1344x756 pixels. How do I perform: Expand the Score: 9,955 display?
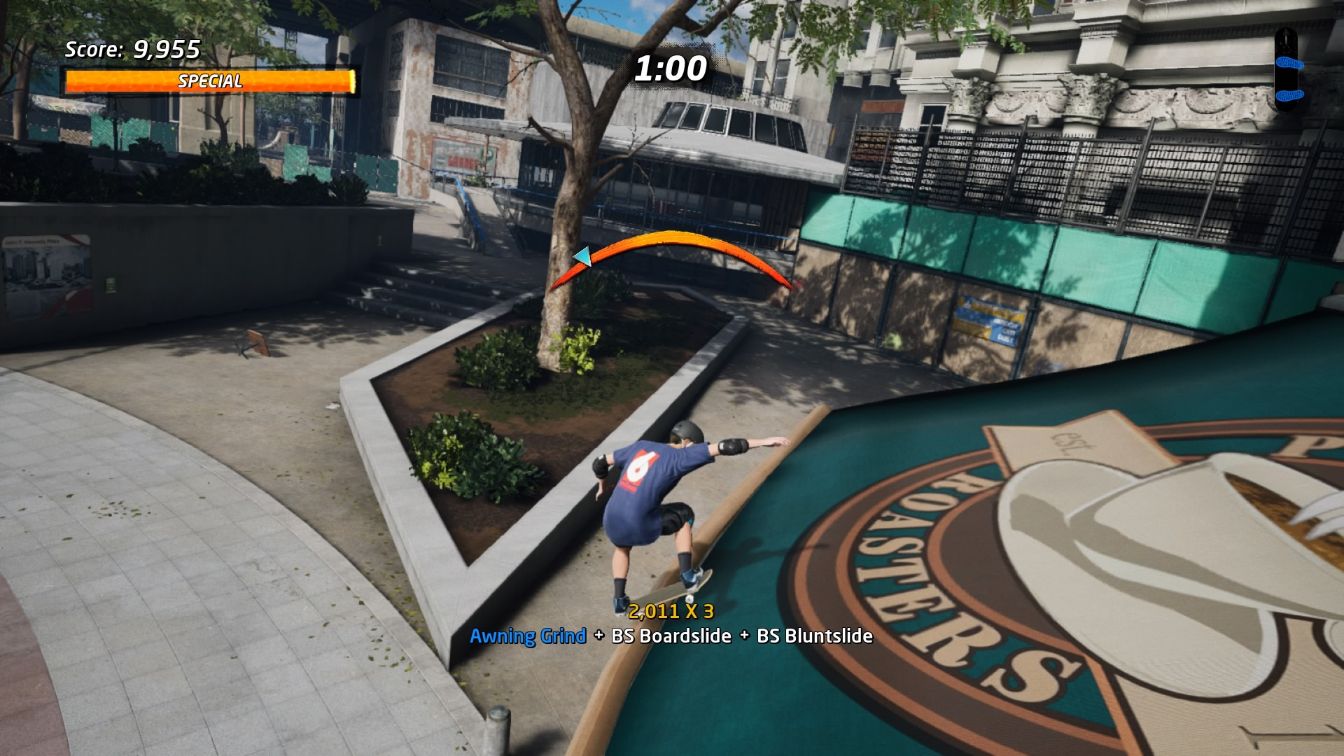pyautogui.click(x=131, y=46)
